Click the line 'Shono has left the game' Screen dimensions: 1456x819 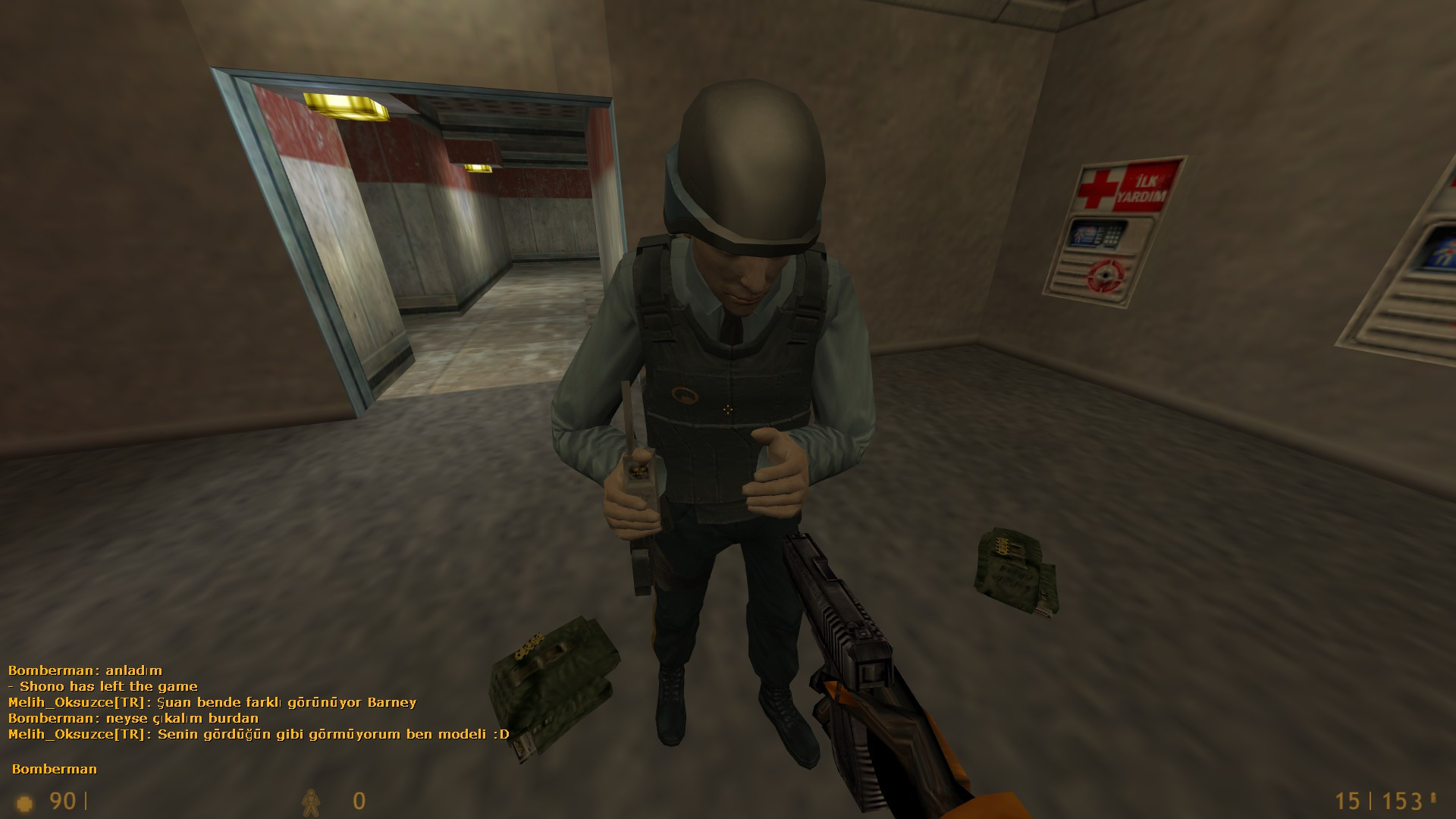(102, 686)
